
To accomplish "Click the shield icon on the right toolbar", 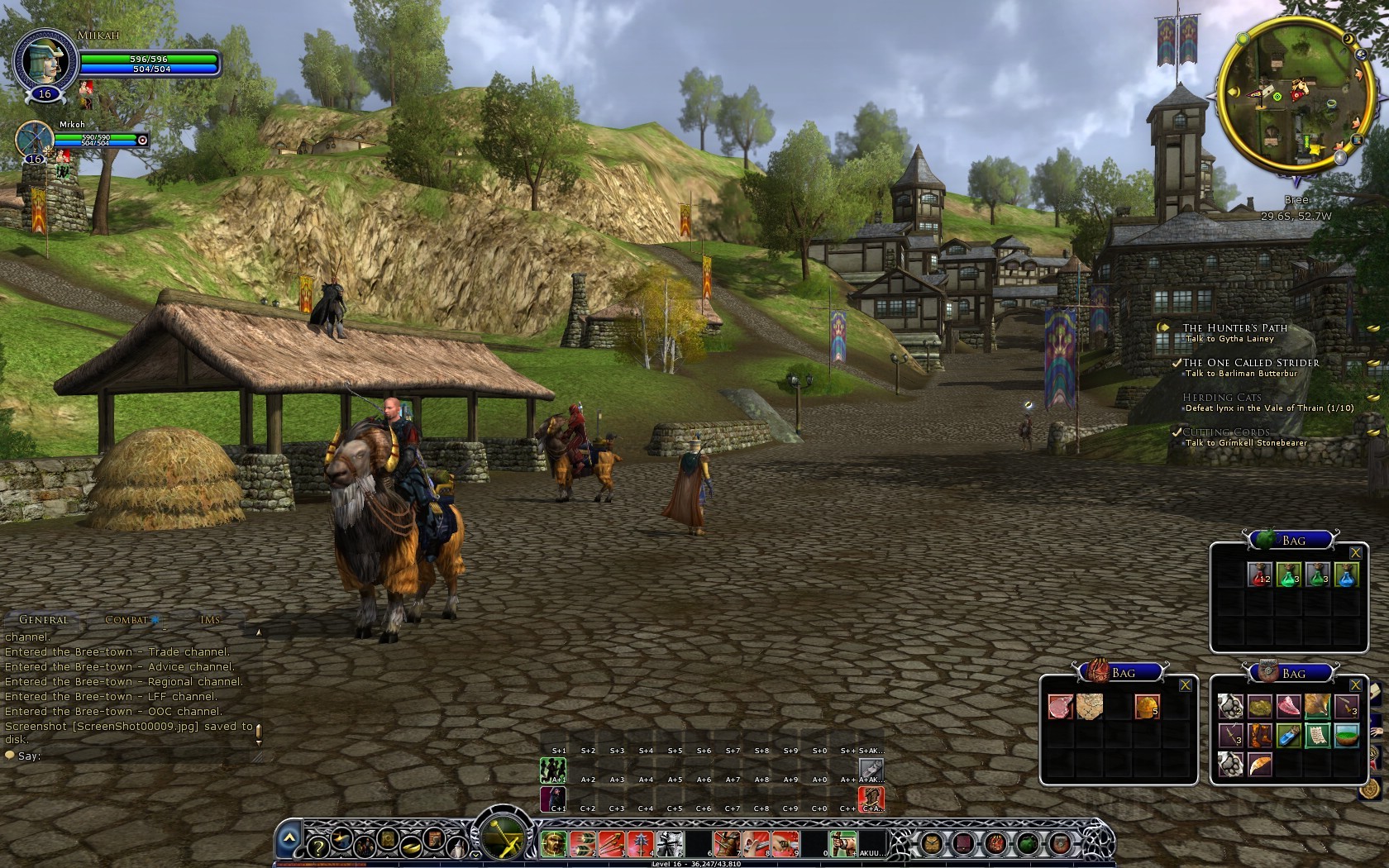I will [x=1061, y=842].
